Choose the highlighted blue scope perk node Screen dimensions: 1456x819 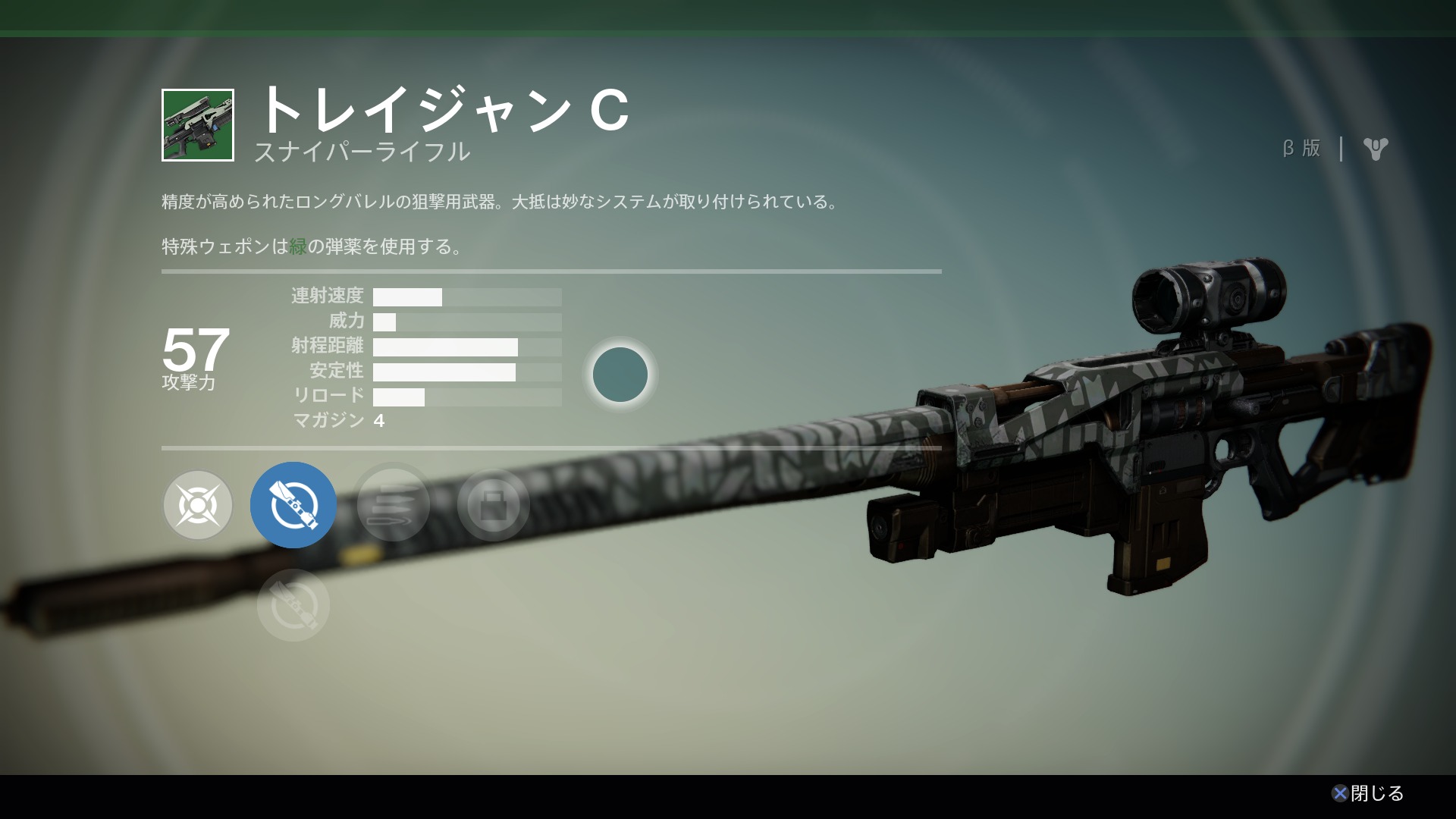point(293,505)
